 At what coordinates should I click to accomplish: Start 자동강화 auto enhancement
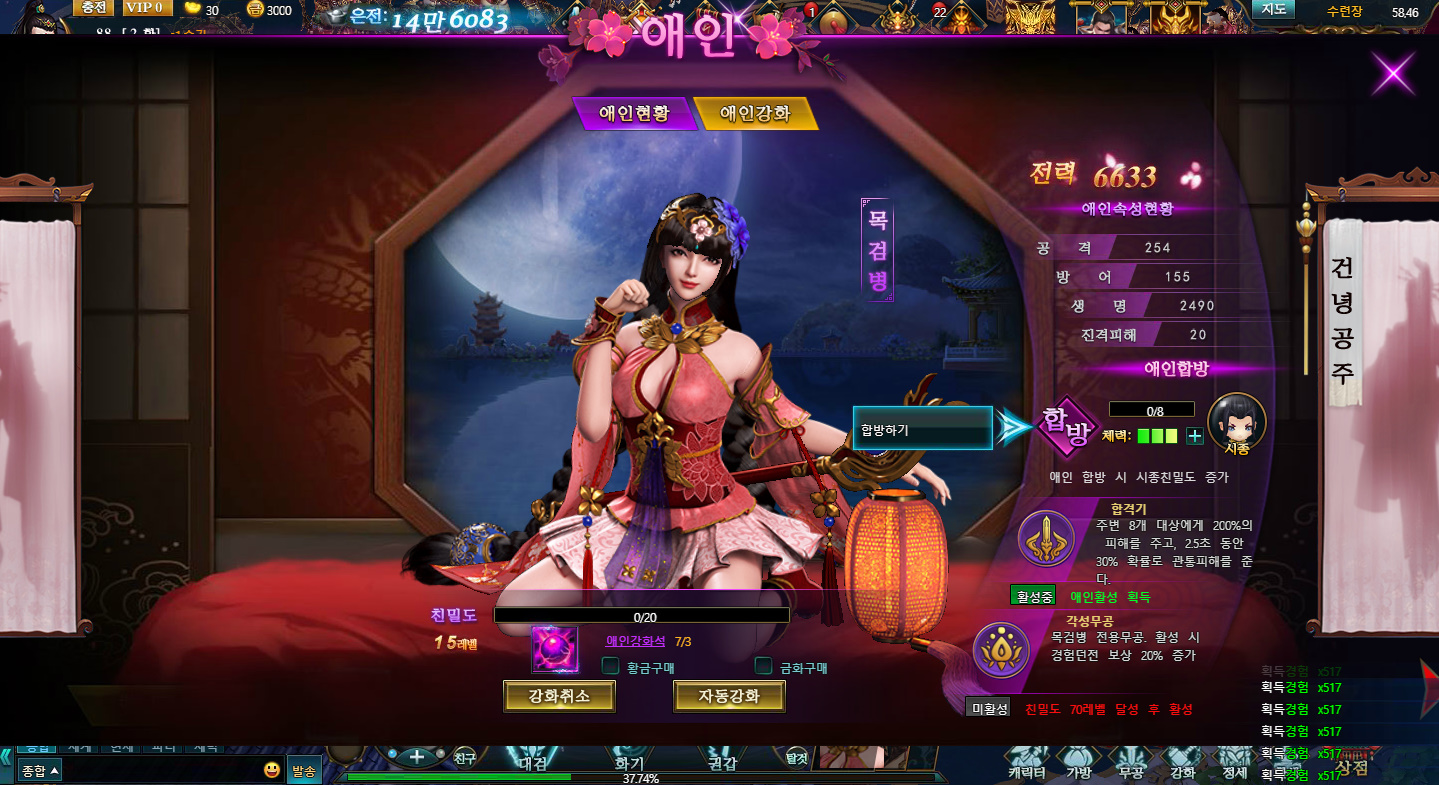(729, 696)
